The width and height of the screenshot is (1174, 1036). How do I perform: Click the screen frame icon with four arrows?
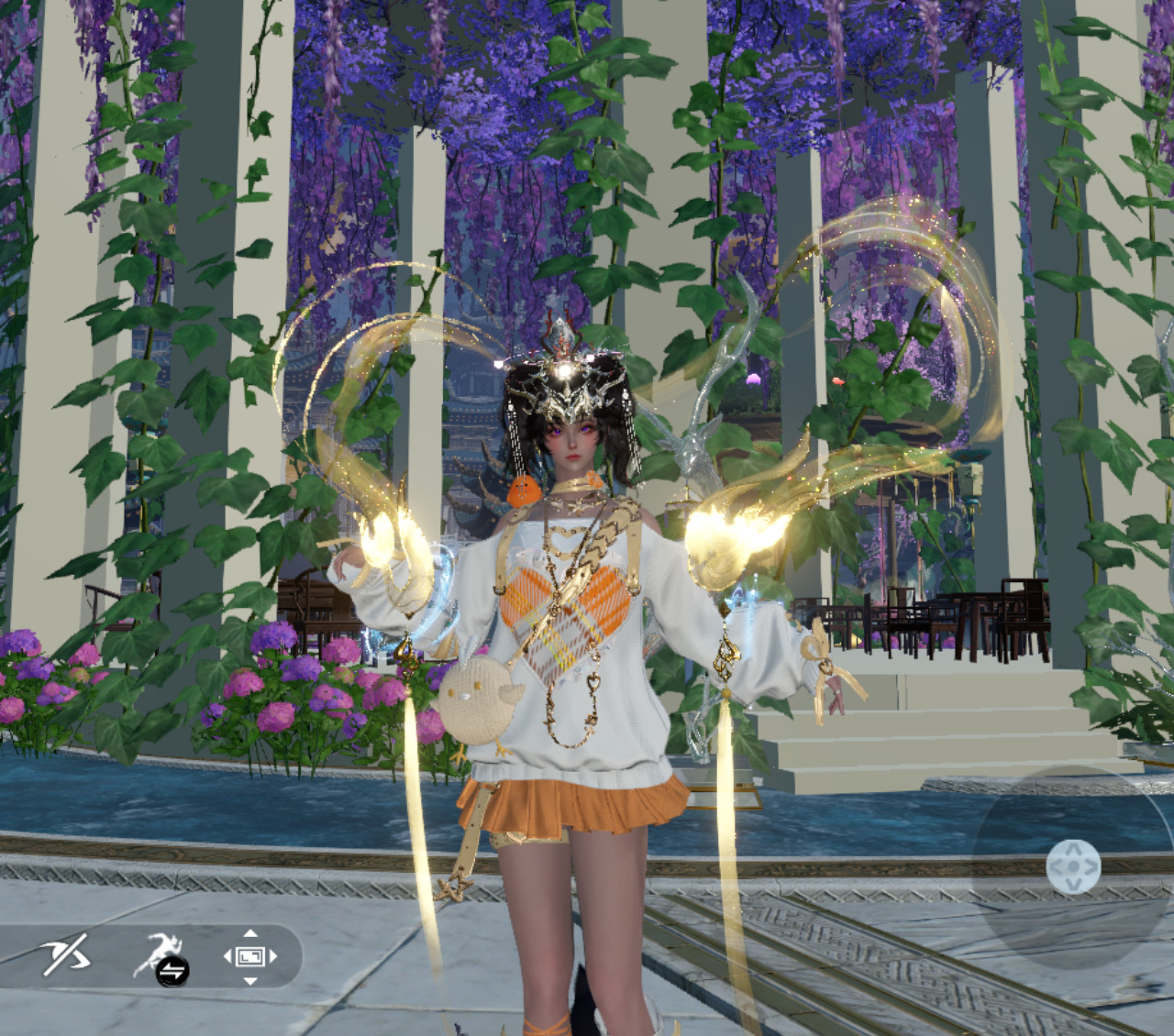click(x=249, y=956)
